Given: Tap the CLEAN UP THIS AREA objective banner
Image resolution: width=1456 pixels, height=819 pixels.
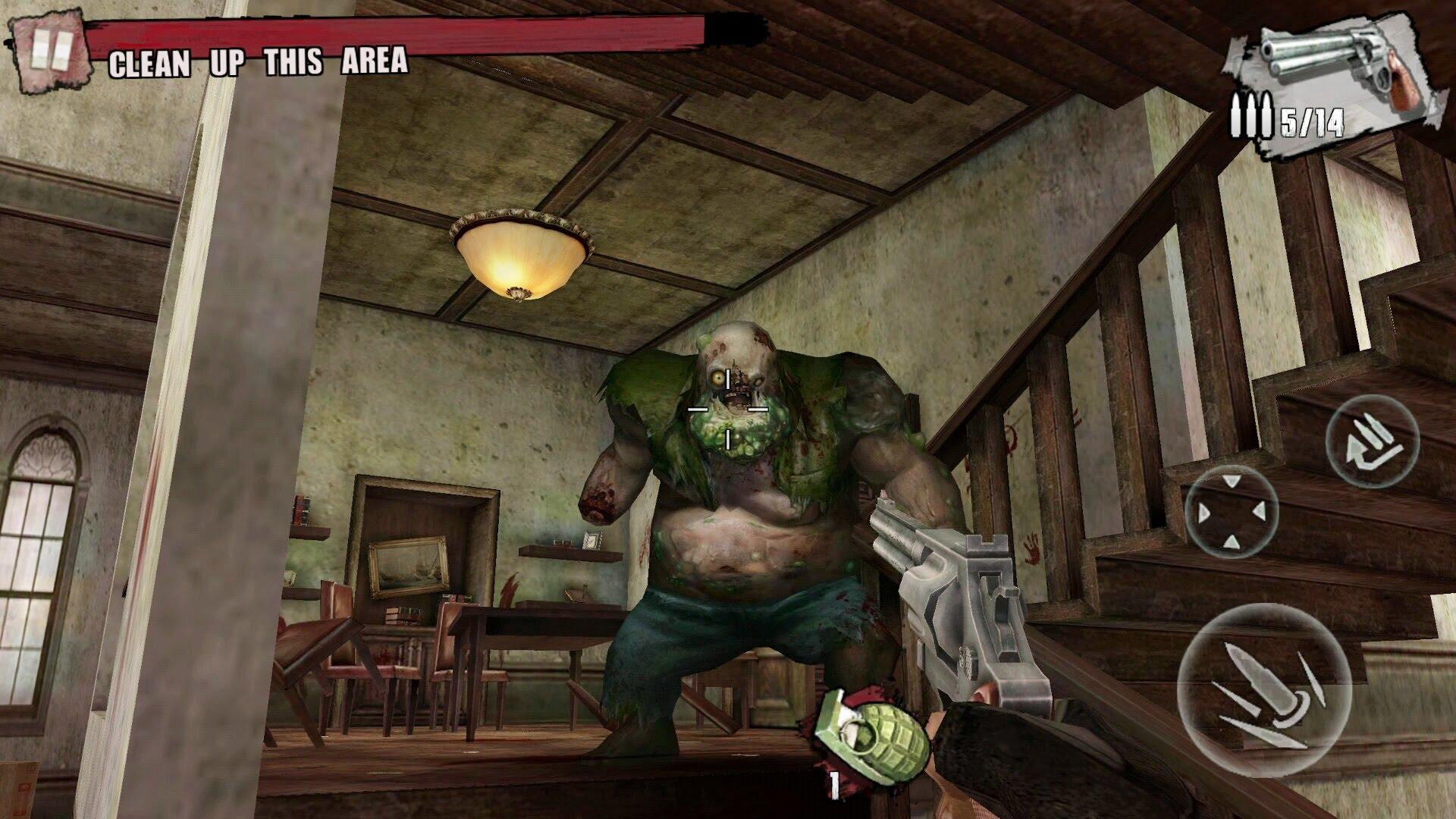Looking at the screenshot, I should pyautogui.click(x=258, y=64).
